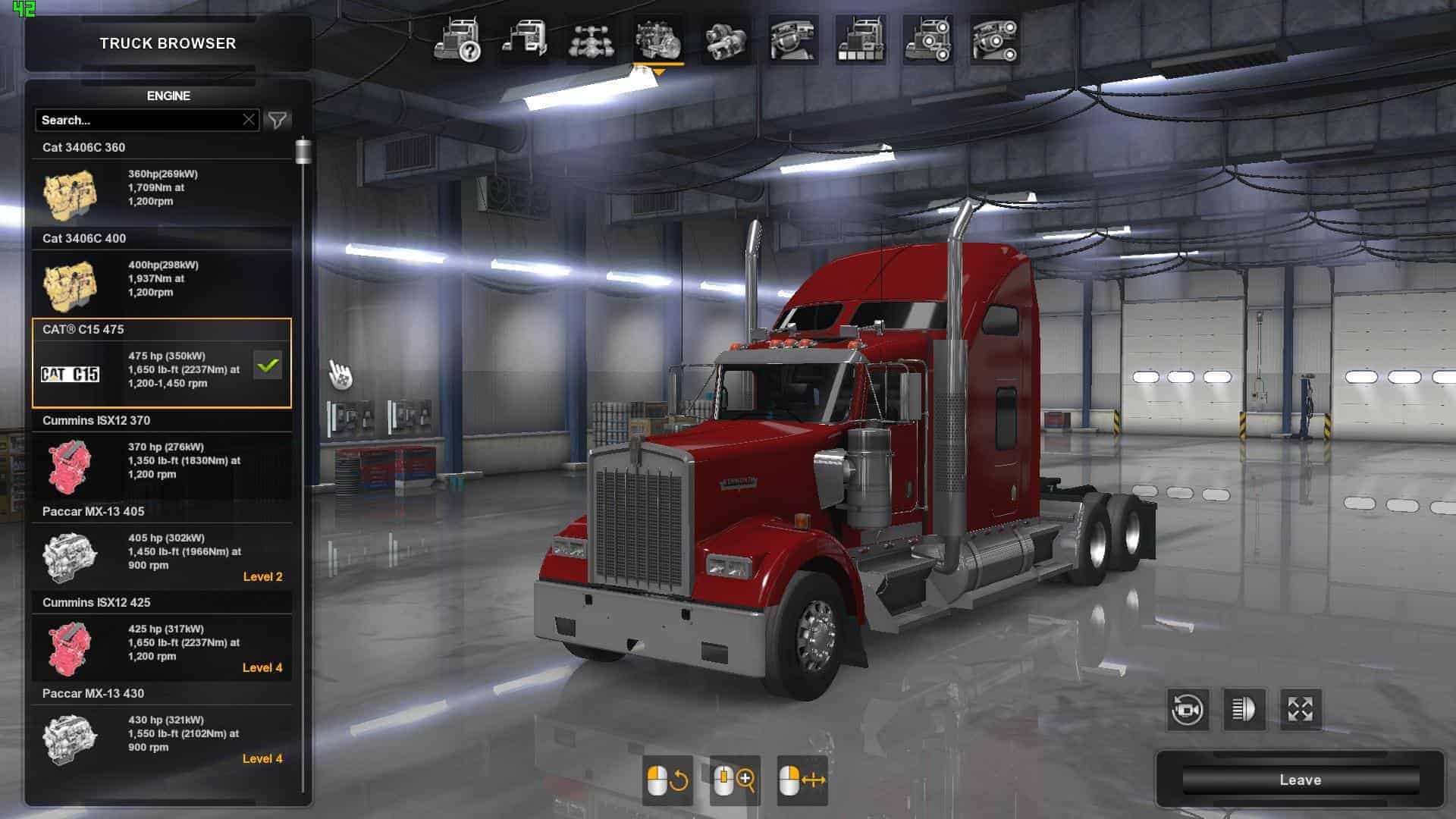Image resolution: width=1456 pixels, height=819 pixels.
Task: Open the transmission tab
Action: point(726,40)
